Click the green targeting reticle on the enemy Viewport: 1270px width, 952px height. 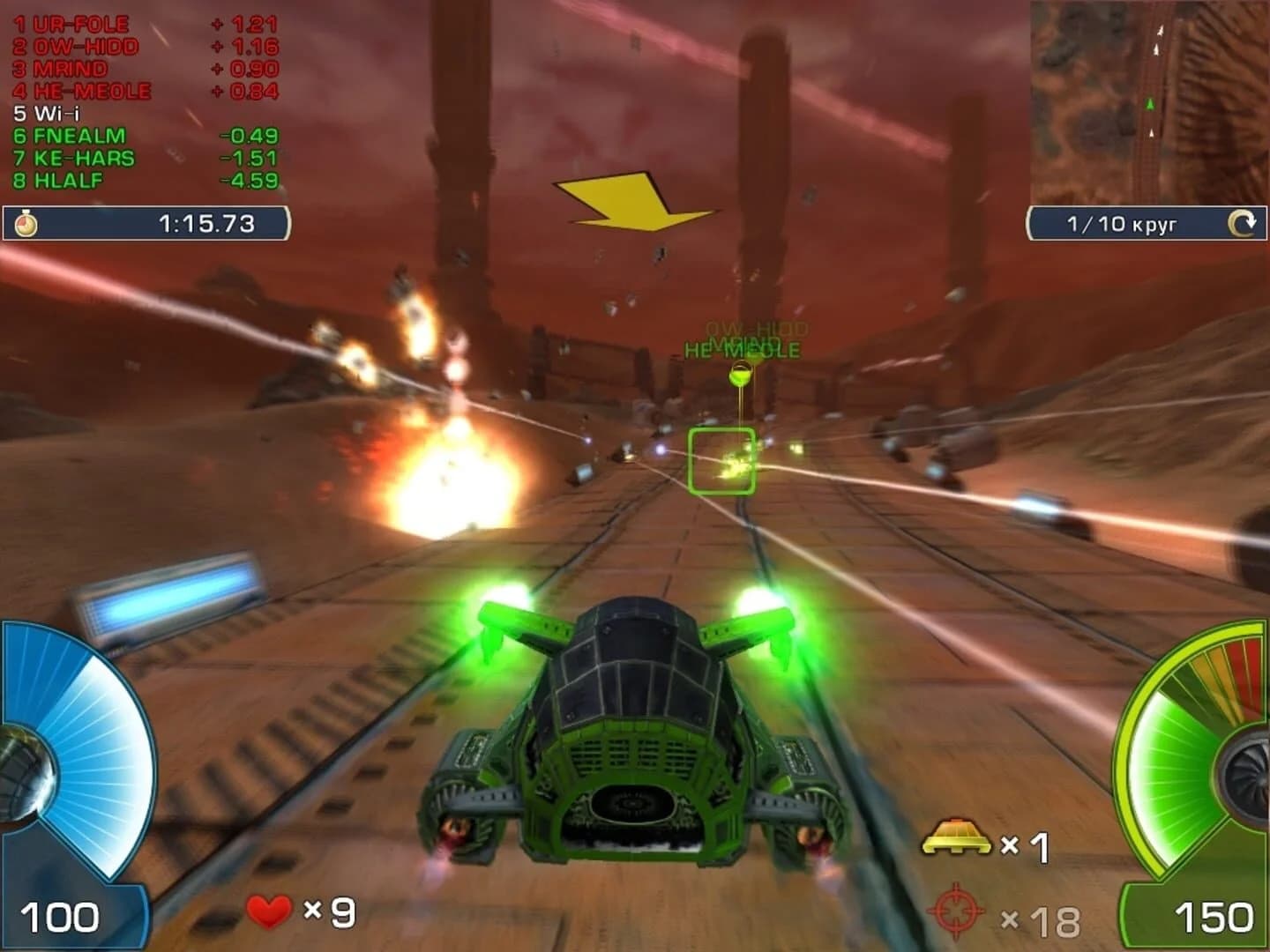[721, 458]
